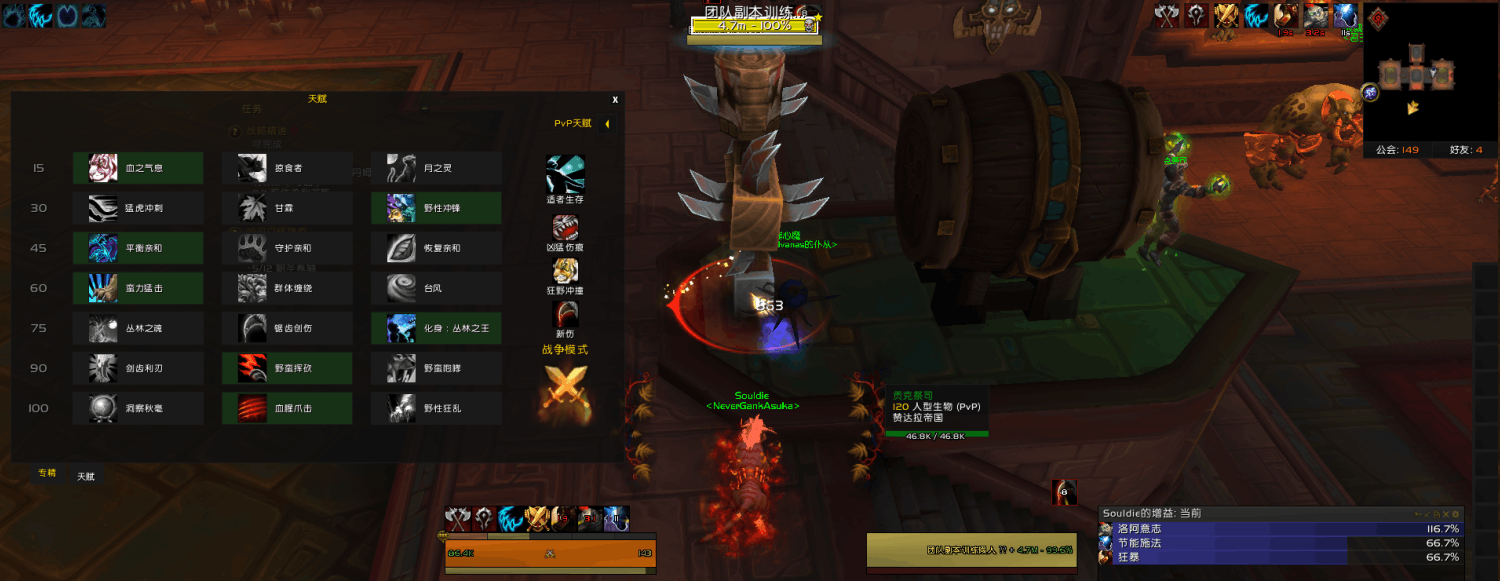Switch to the 天赋 tab
This screenshot has width=1500, height=581.
point(87,477)
